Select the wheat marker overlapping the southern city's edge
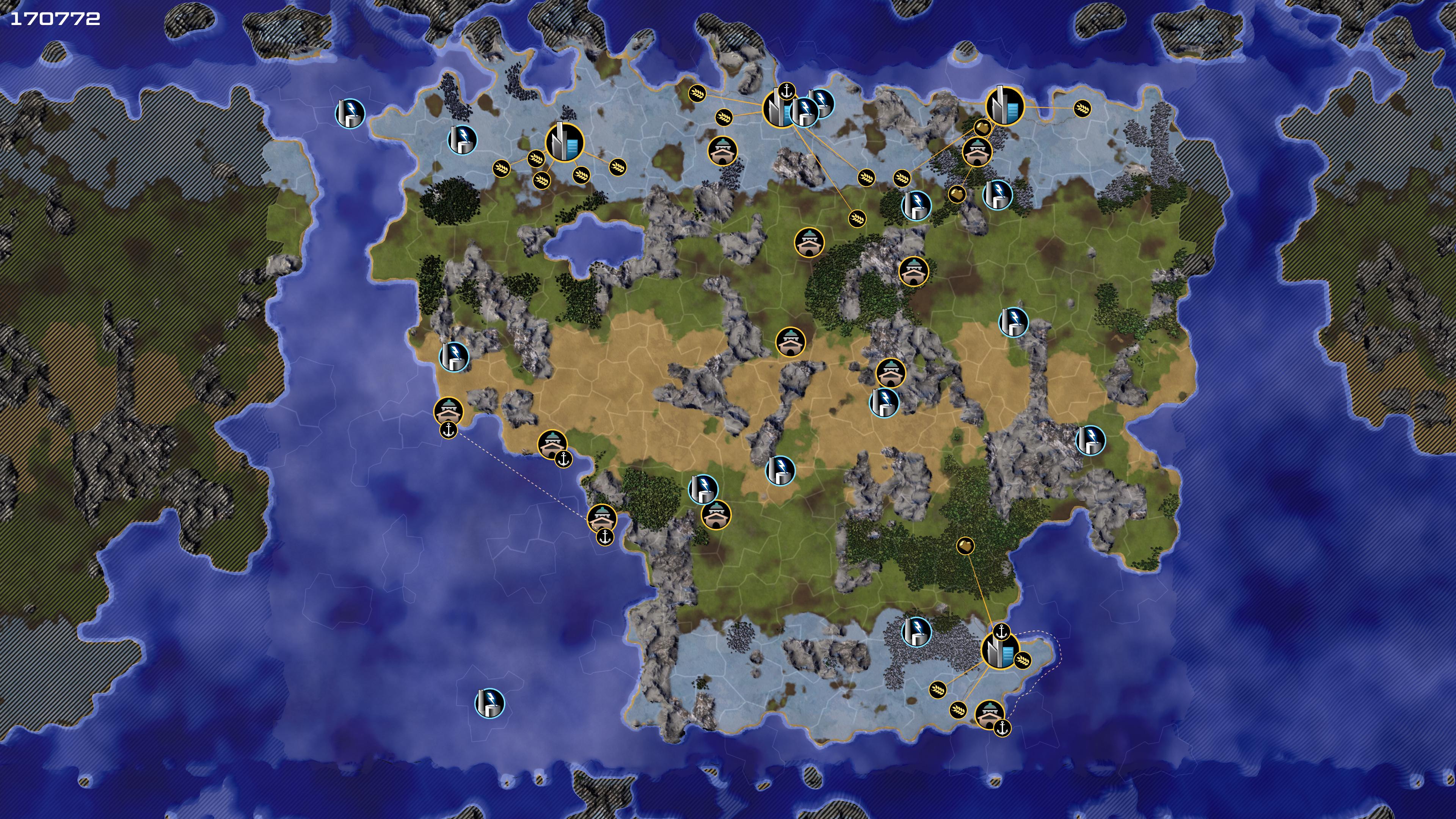The width and height of the screenshot is (1456, 819). [1023, 660]
